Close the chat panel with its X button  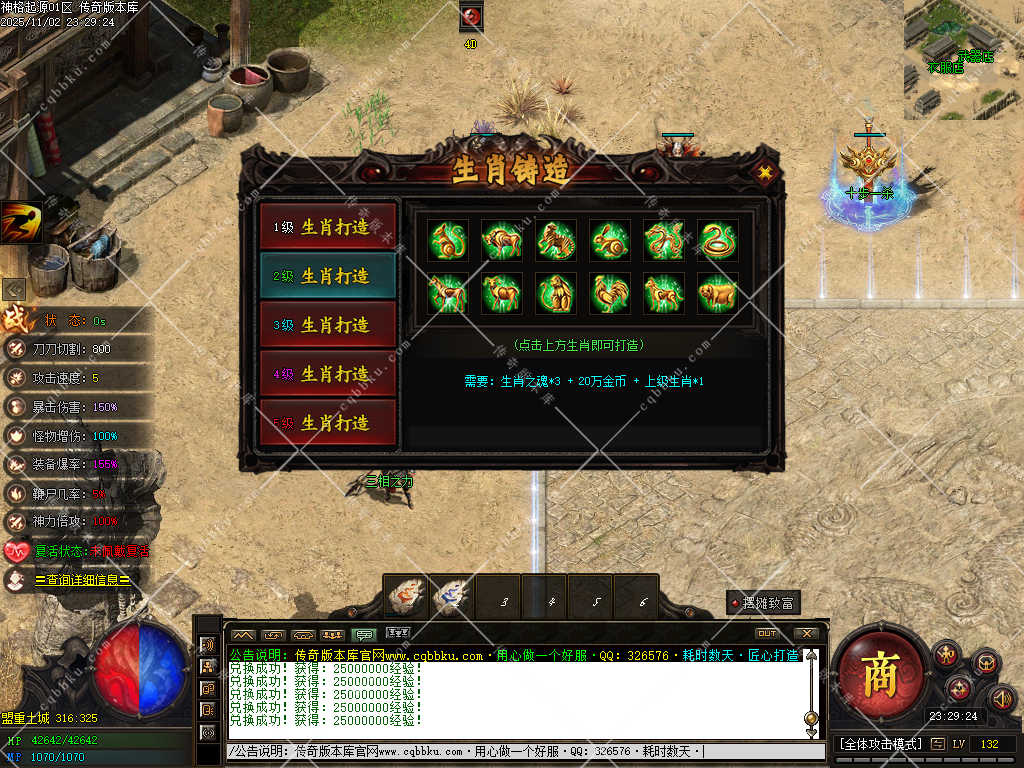point(805,634)
